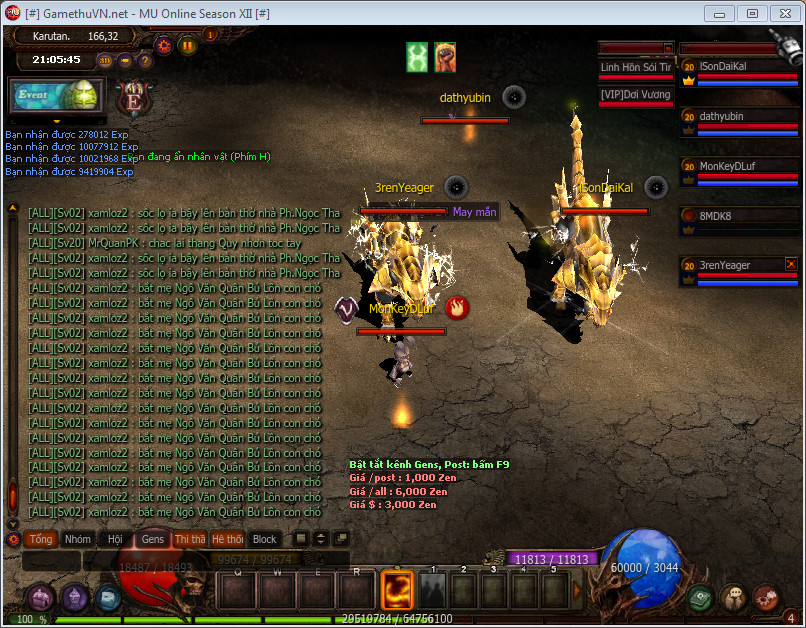This screenshot has height=628, width=806.
Task: Switch to the Tổng chat tab
Action: pyautogui.click(x=40, y=539)
